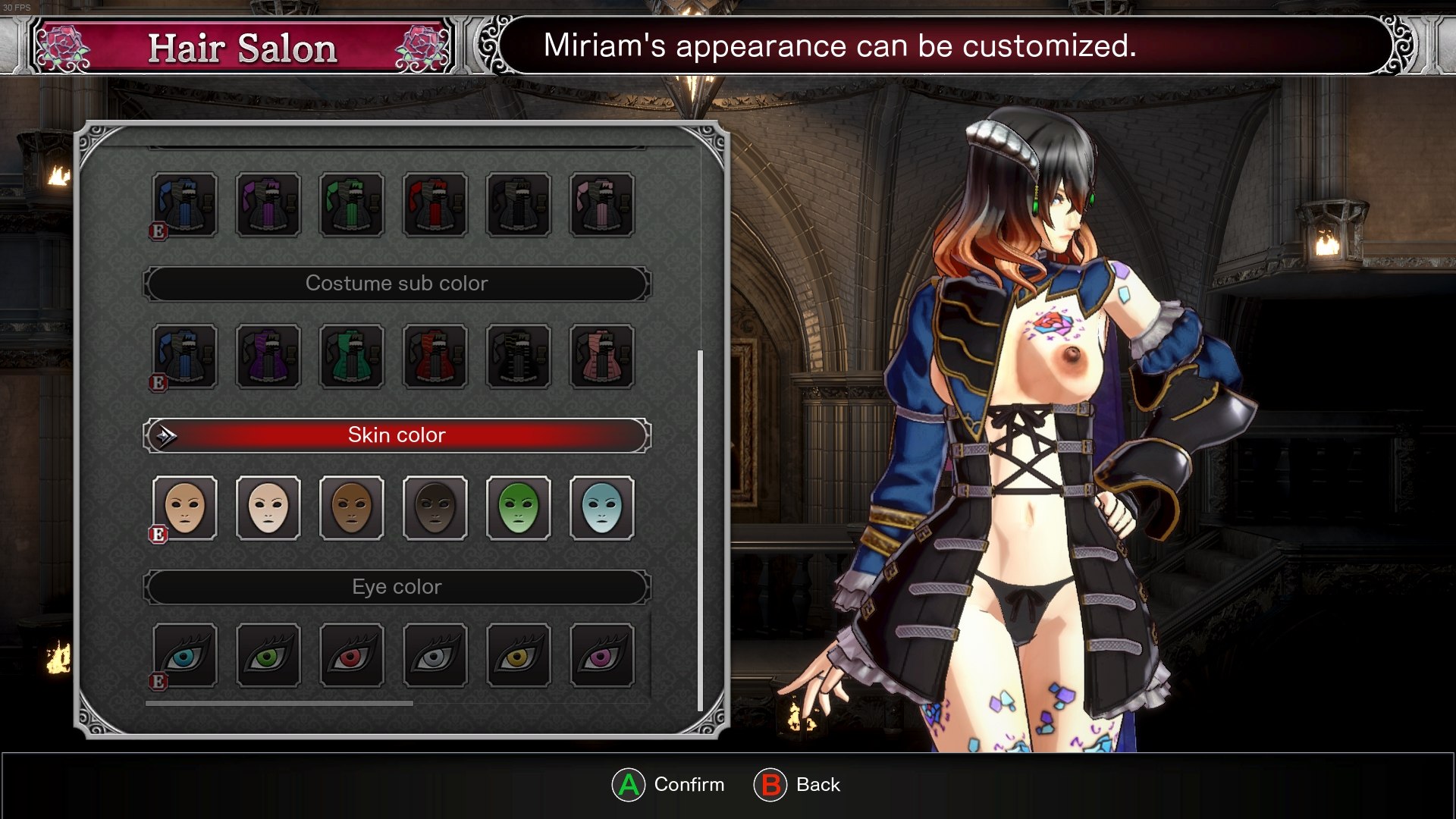The height and width of the screenshot is (819, 1456).
Task: Open the Costume sub color section
Action: point(397,284)
